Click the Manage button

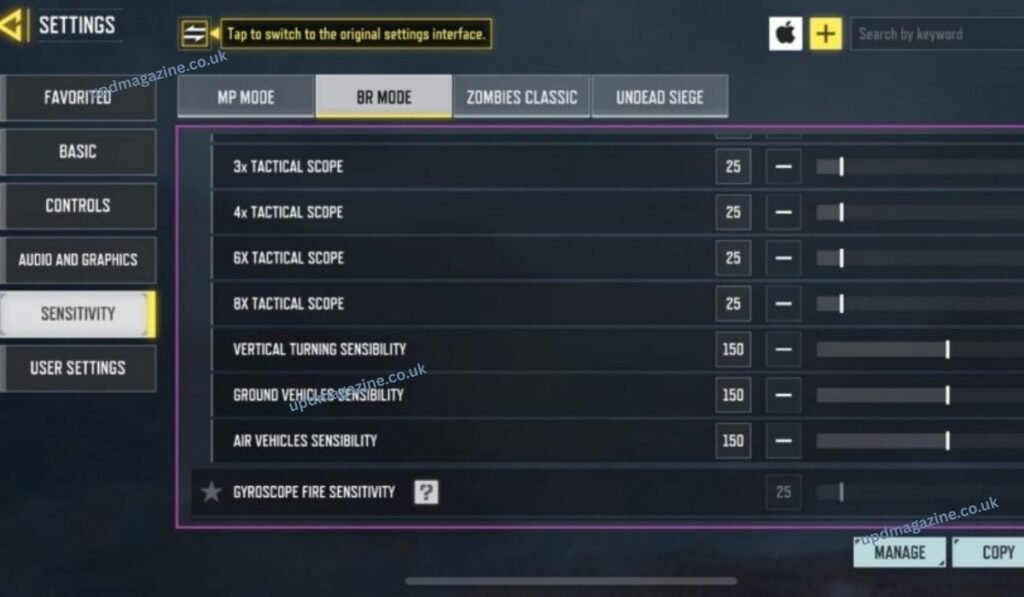pyautogui.click(x=899, y=552)
